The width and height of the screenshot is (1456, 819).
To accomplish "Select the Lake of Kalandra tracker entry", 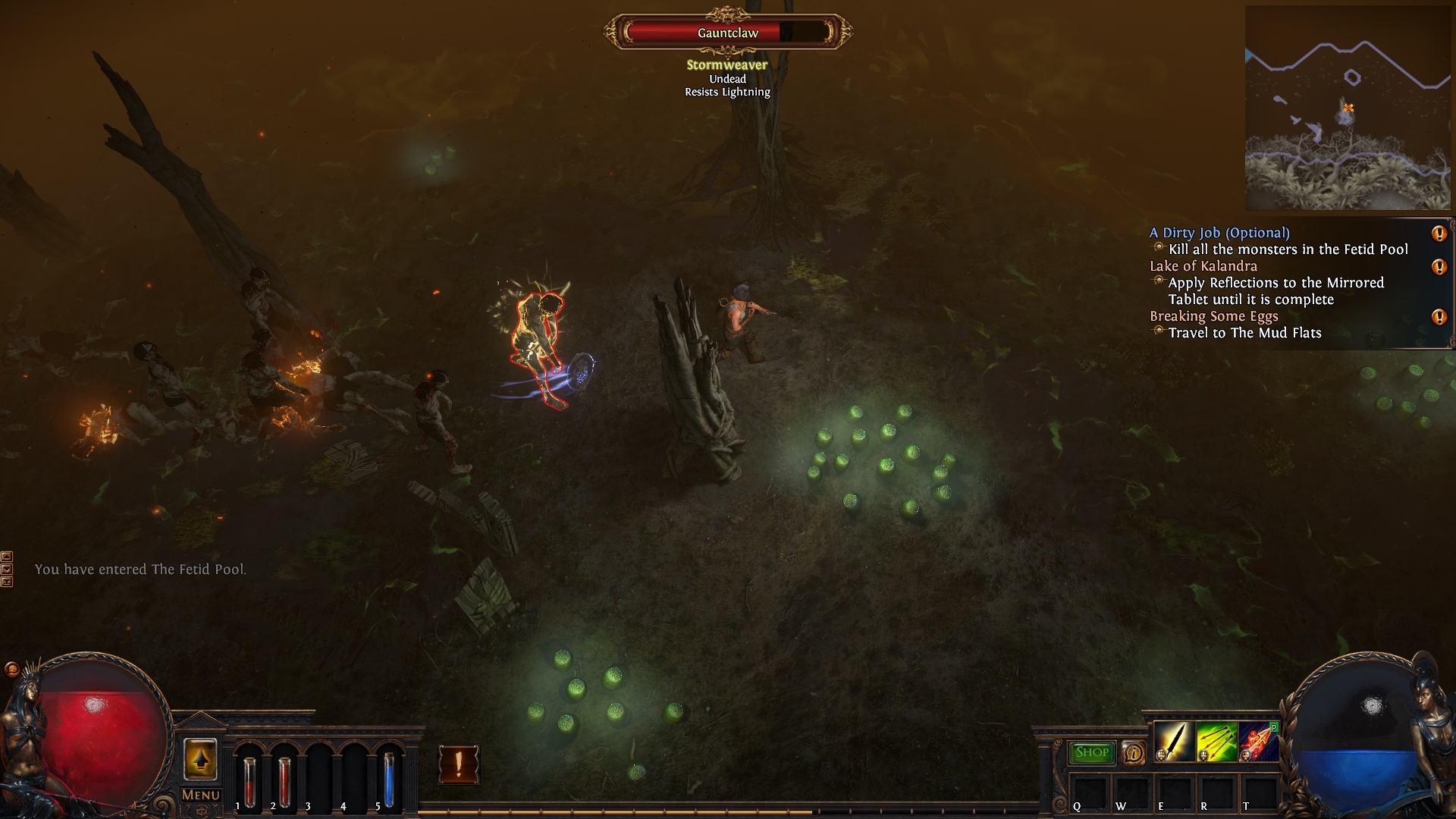I will pyautogui.click(x=1203, y=266).
